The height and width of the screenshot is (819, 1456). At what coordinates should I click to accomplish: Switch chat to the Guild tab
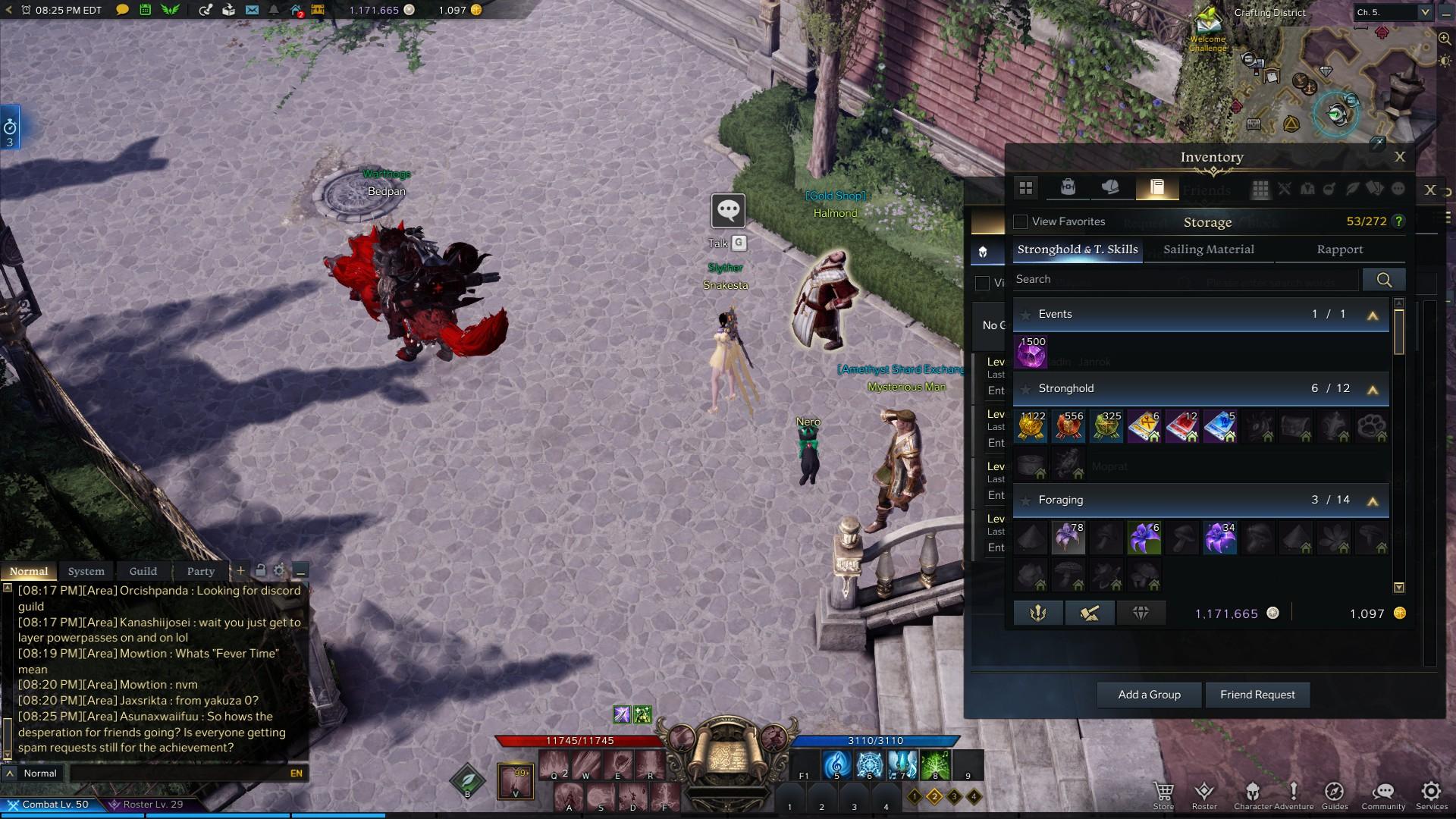tap(143, 571)
